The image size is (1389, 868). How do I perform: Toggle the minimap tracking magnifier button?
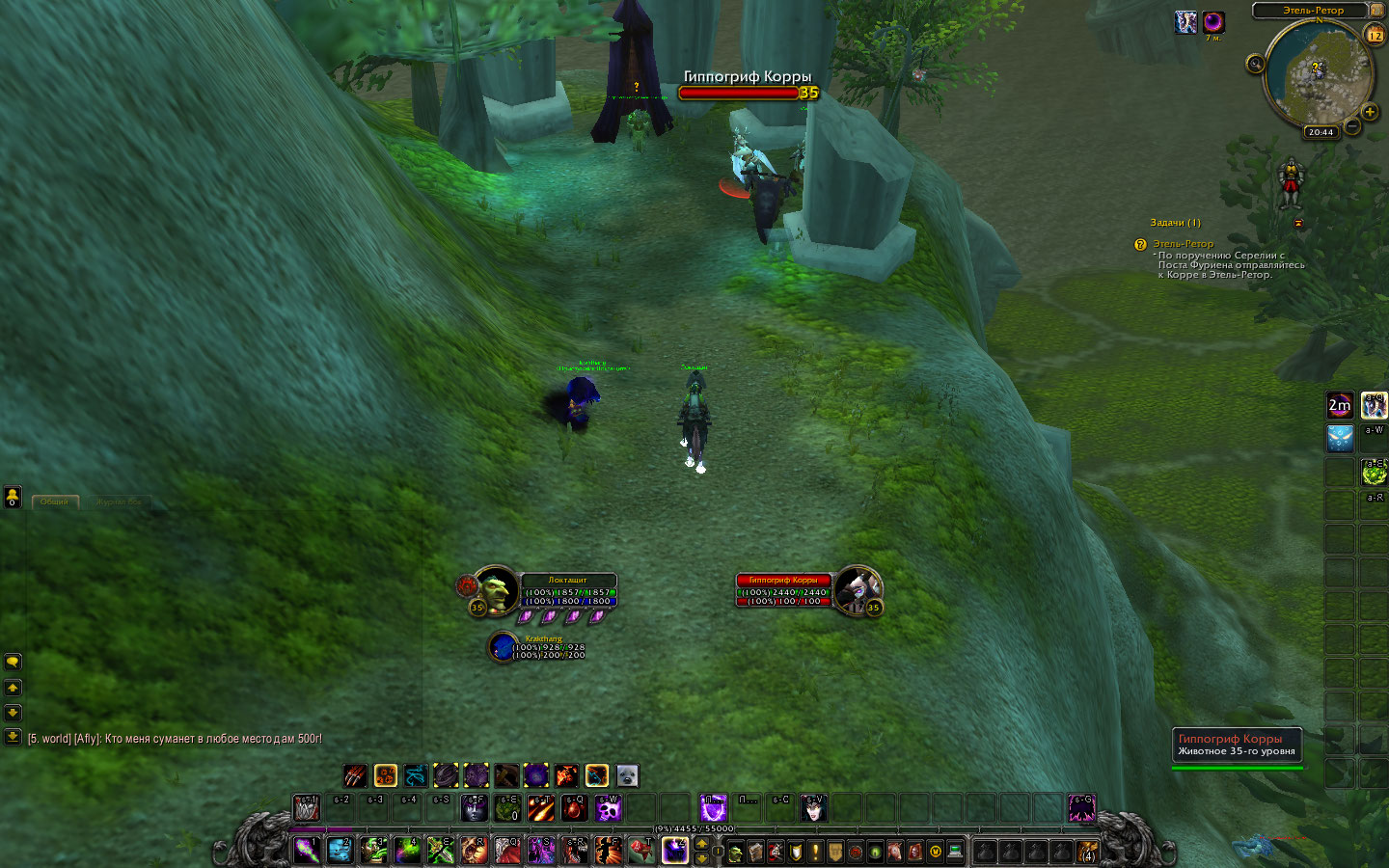pyautogui.click(x=1255, y=65)
